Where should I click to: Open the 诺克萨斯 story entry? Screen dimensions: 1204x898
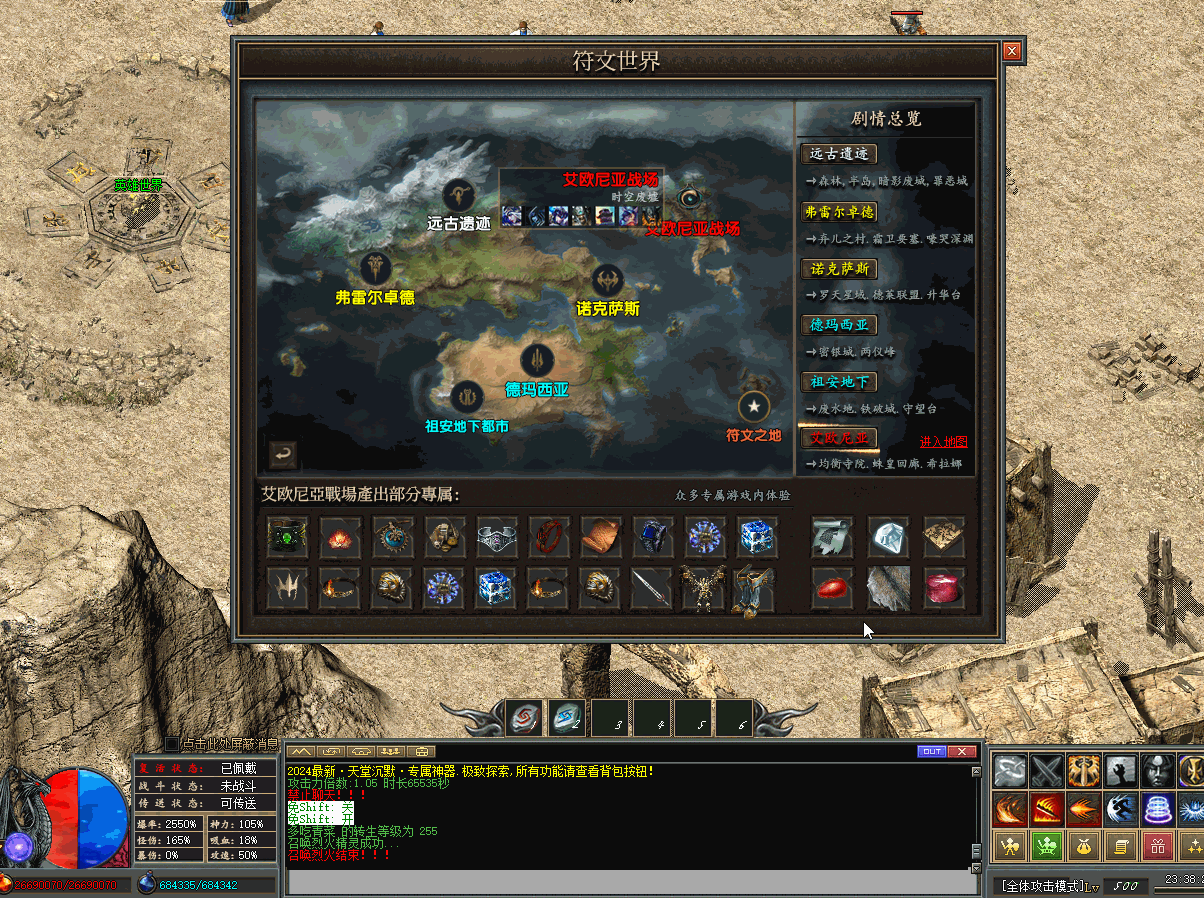click(839, 269)
